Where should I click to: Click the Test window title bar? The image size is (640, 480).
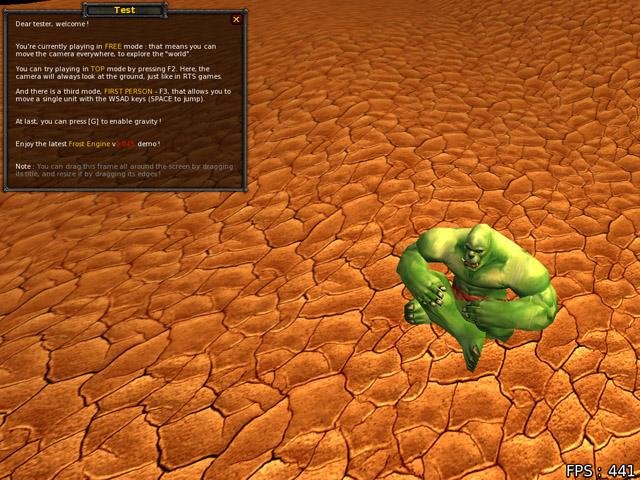tap(125, 10)
